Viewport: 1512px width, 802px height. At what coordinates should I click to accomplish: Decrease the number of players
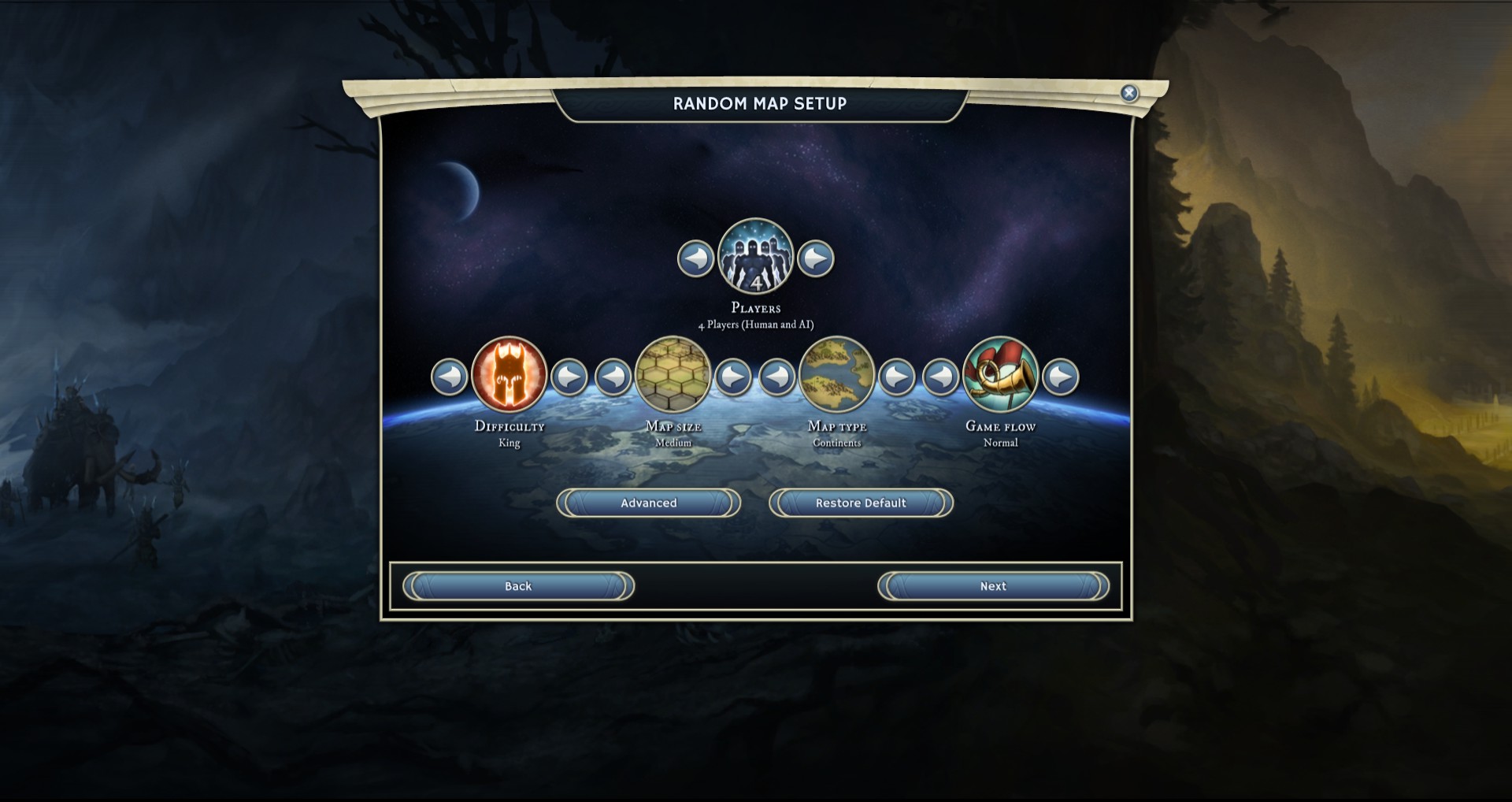695,258
